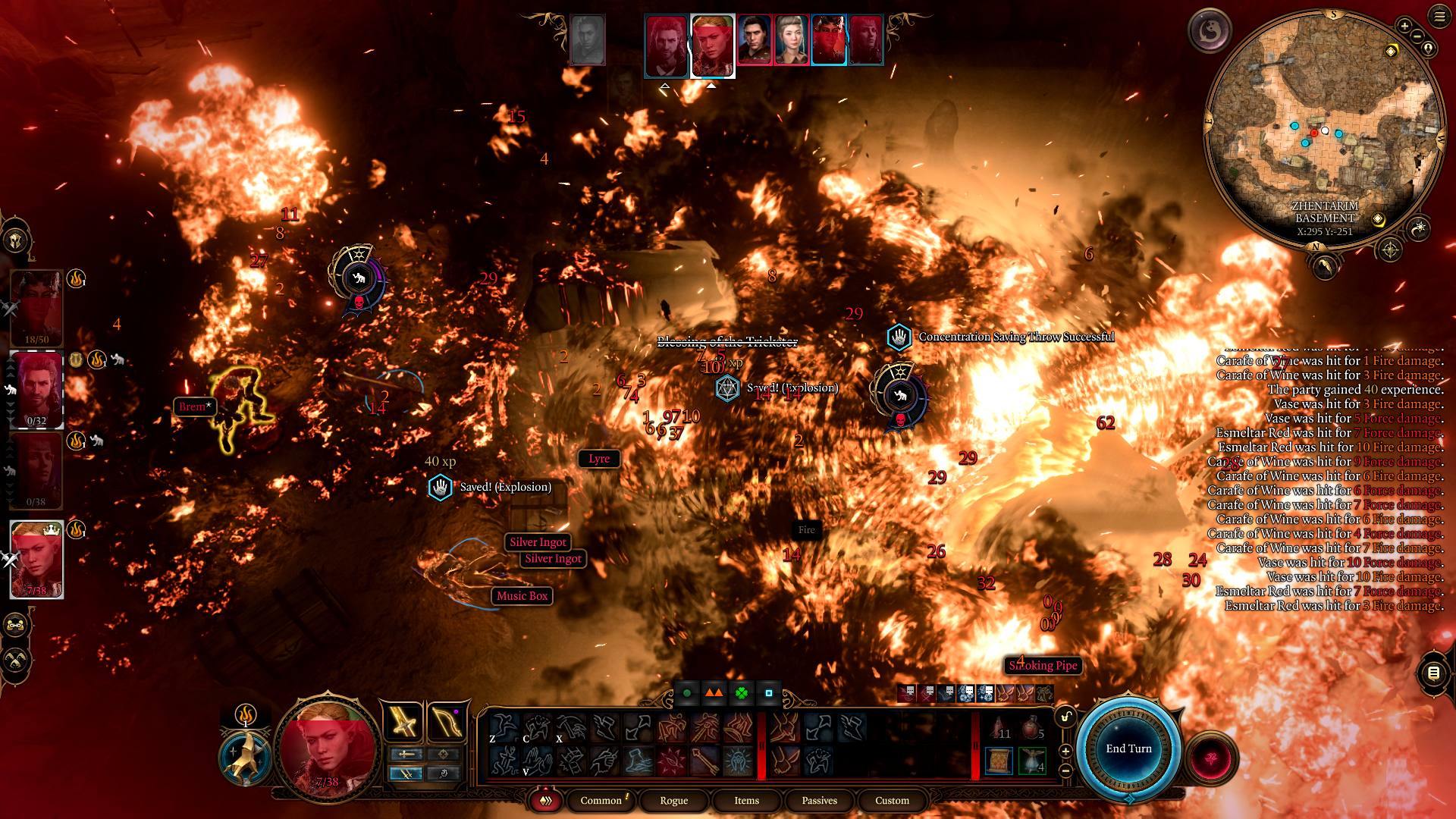Select the Common hotbar tab
Viewport: 1456px width, 819px height.
tap(601, 800)
